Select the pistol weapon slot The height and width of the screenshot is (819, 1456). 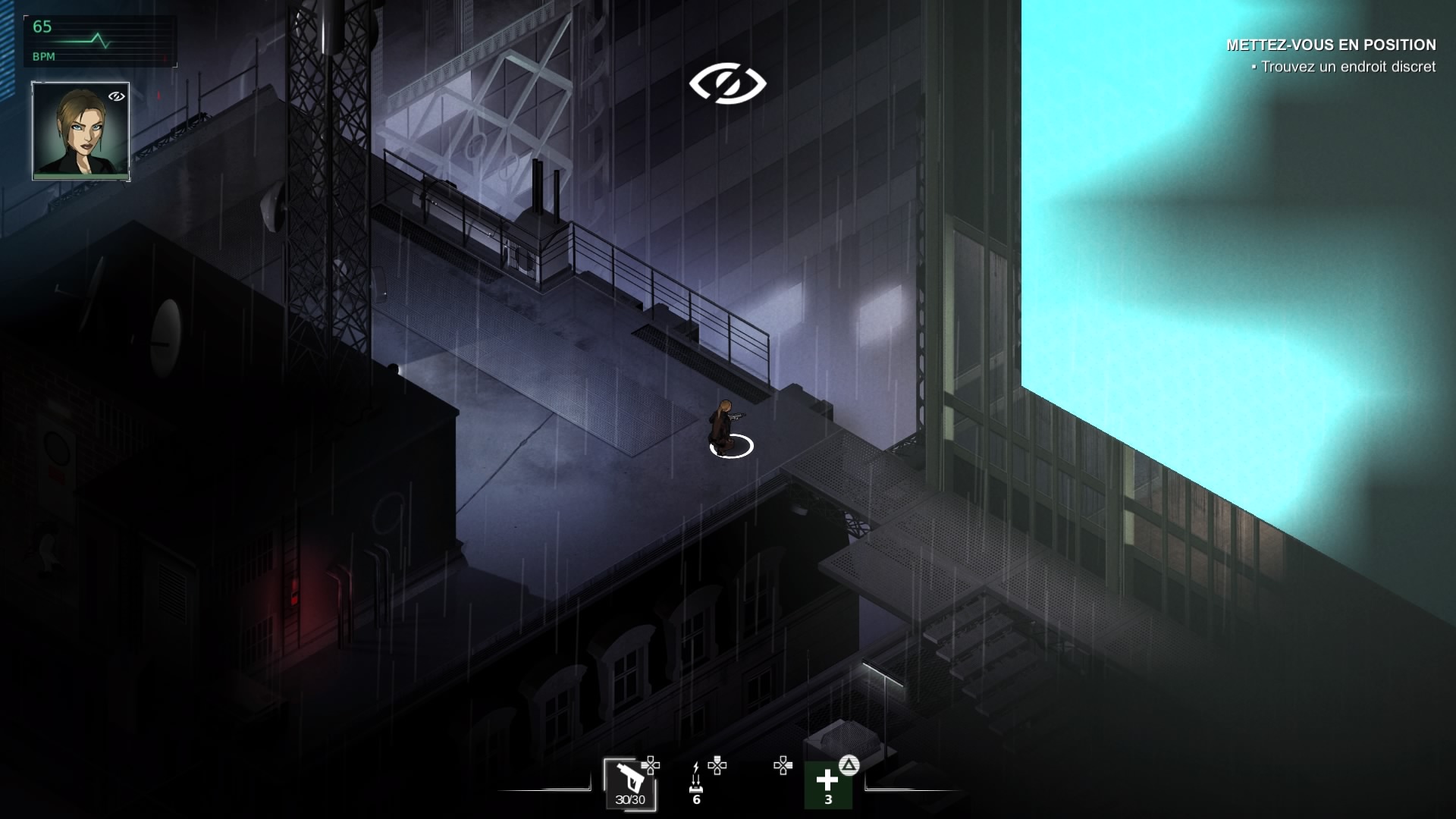pyautogui.click(x=629, y=783)
